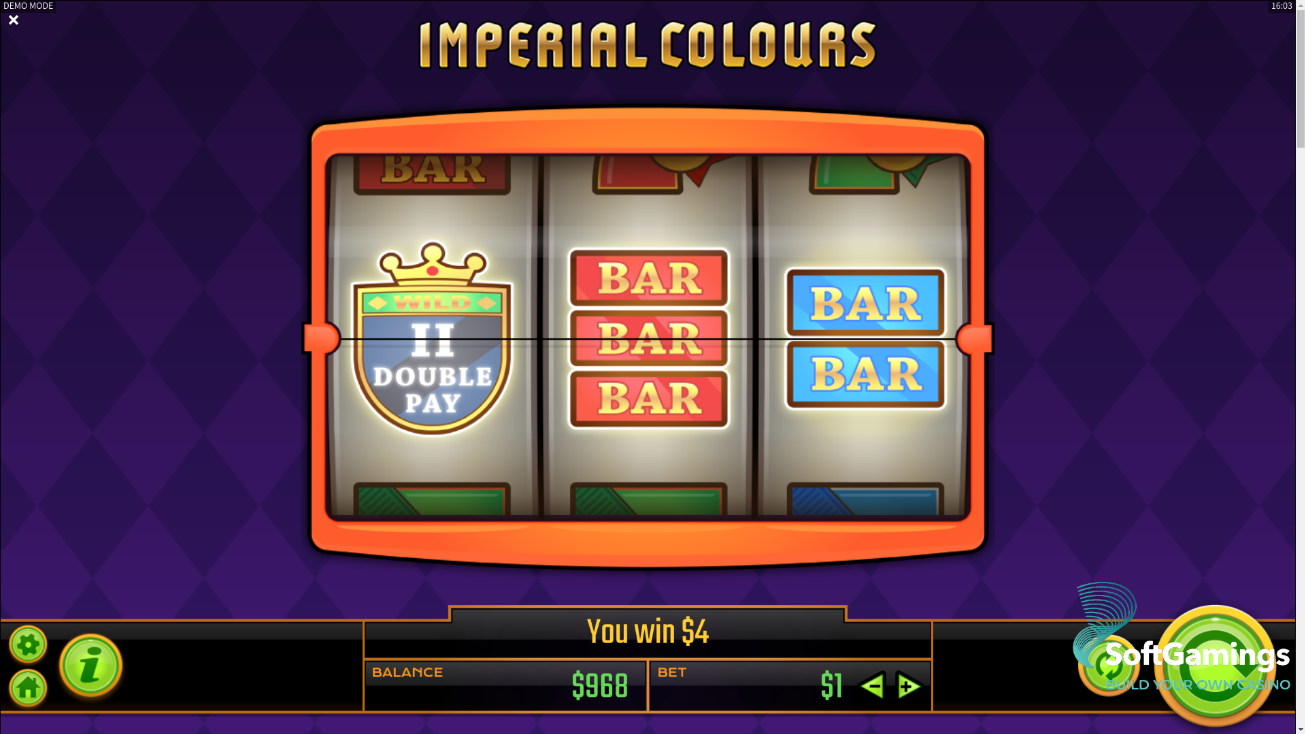Click the payline marker on the left reel frame
Image resolution: width=1305 pixels, height=734 pixels.
click(322, 340)
